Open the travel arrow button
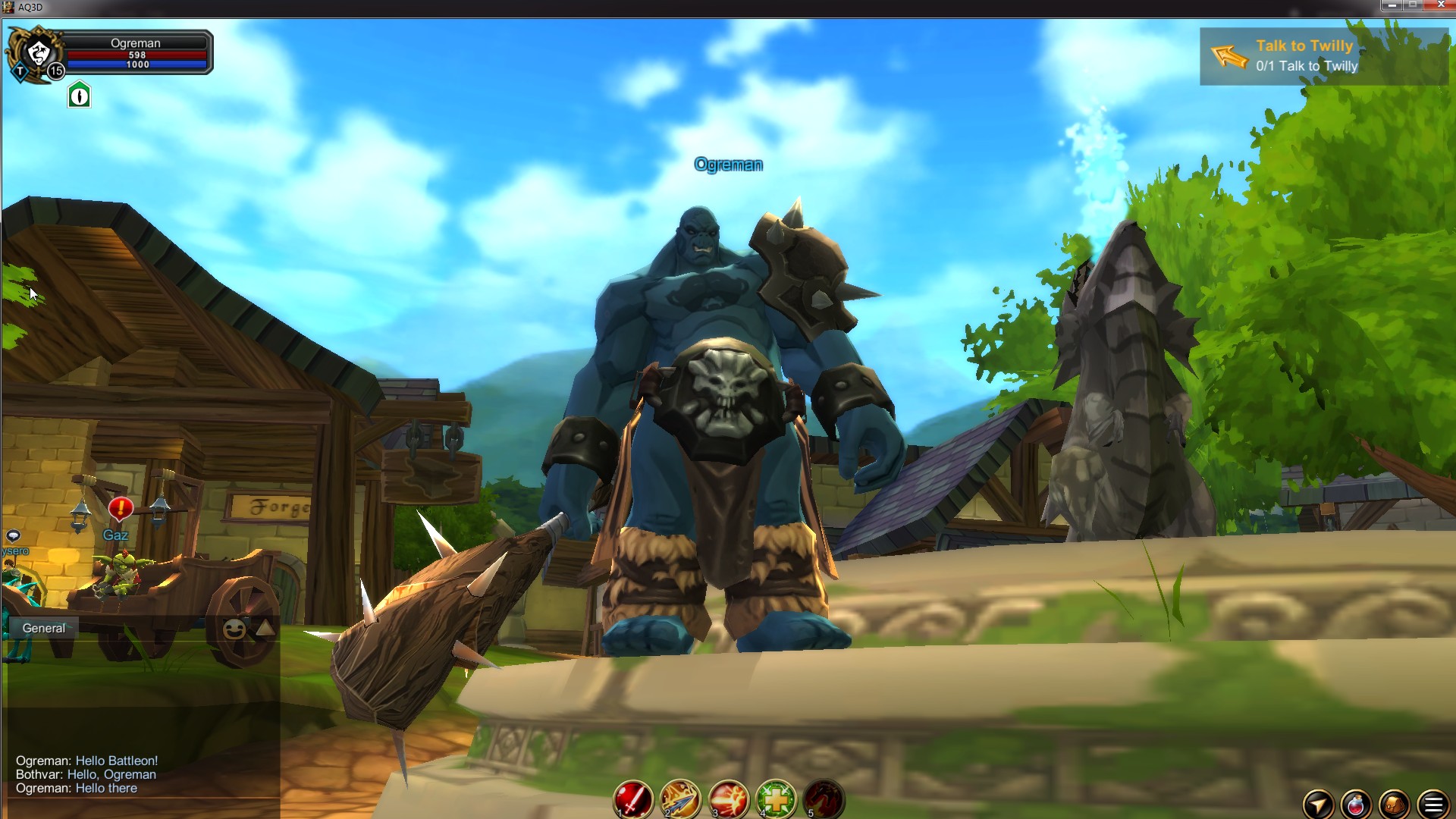 click(x=1318, y=804)
